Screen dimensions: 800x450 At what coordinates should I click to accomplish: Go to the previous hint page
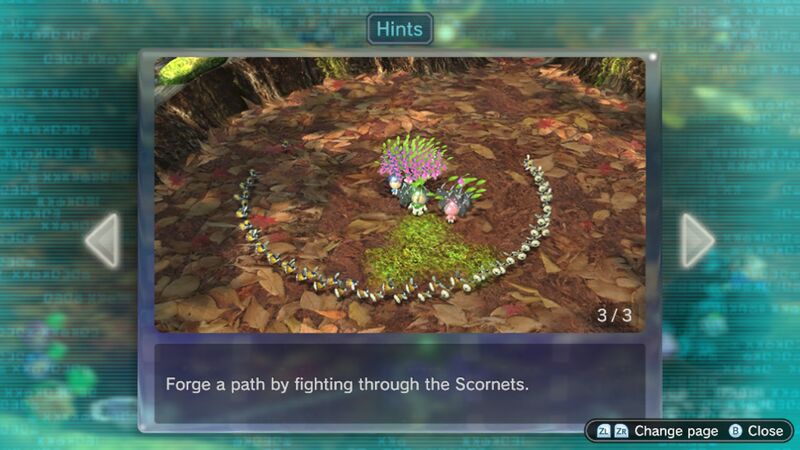pos(103,240)
